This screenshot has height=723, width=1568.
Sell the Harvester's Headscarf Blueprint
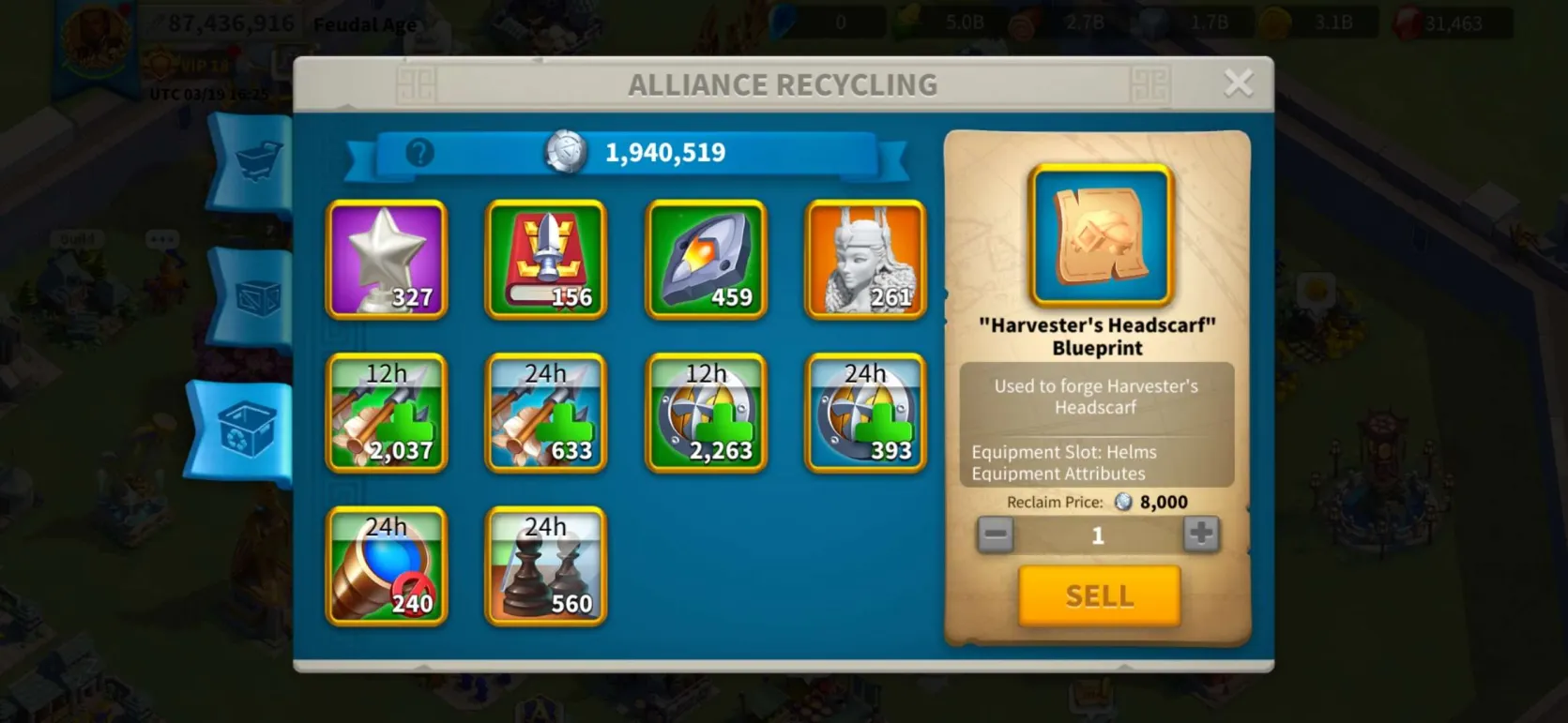click(x=1099, y=595)
